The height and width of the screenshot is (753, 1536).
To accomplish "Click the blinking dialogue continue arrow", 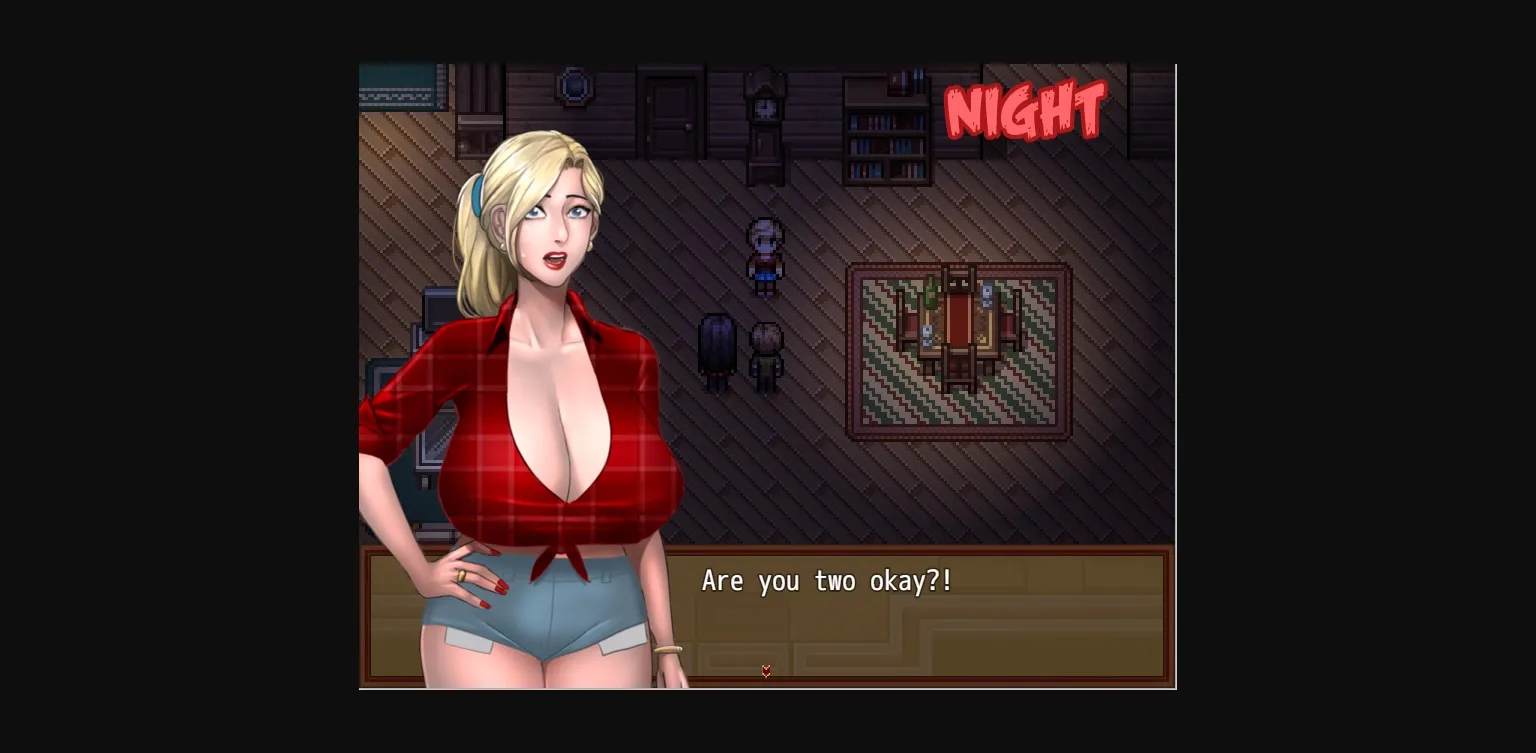I will point(766,671).
